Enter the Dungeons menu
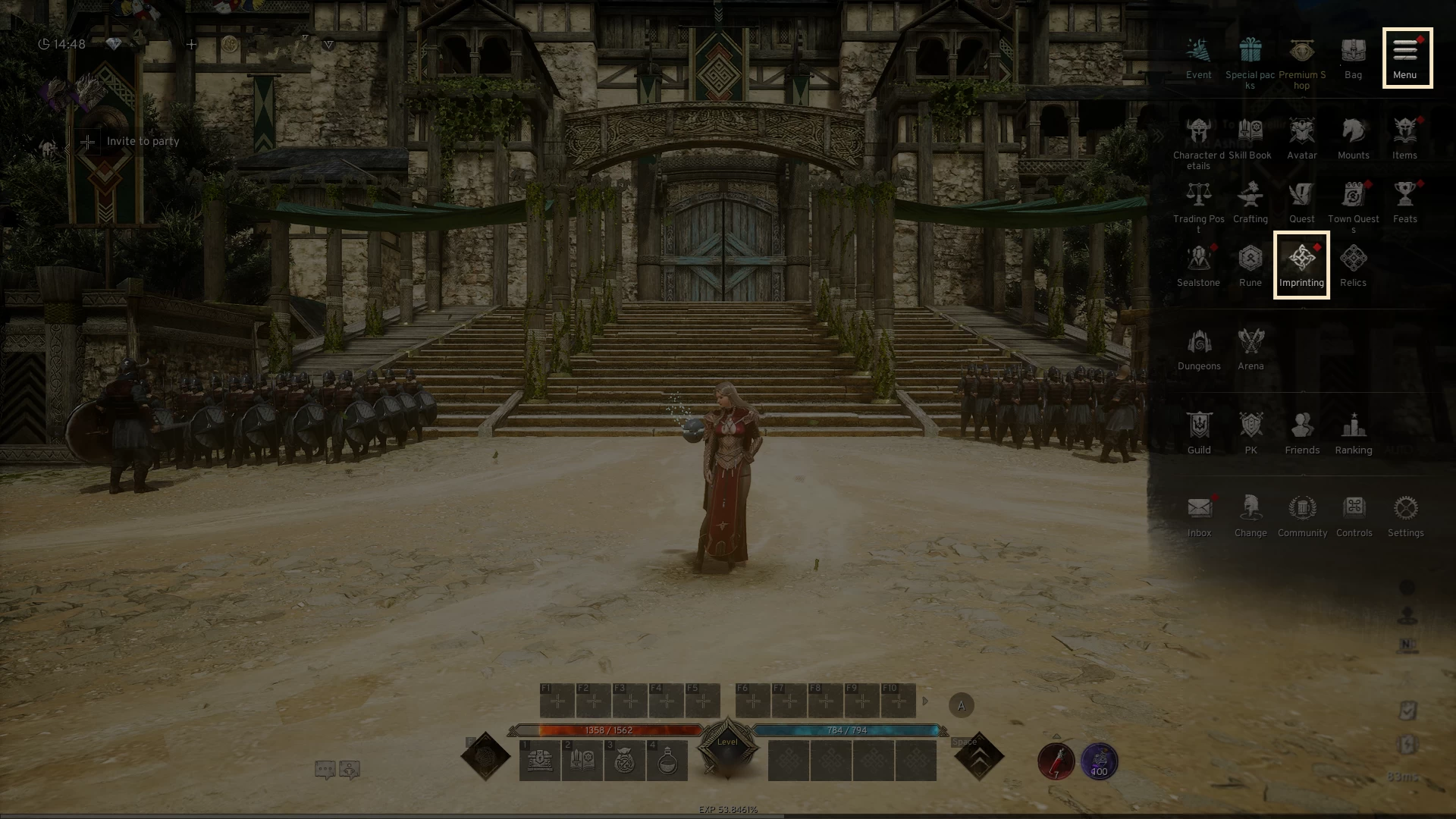1456x819 pixels. pos(1198,350)
